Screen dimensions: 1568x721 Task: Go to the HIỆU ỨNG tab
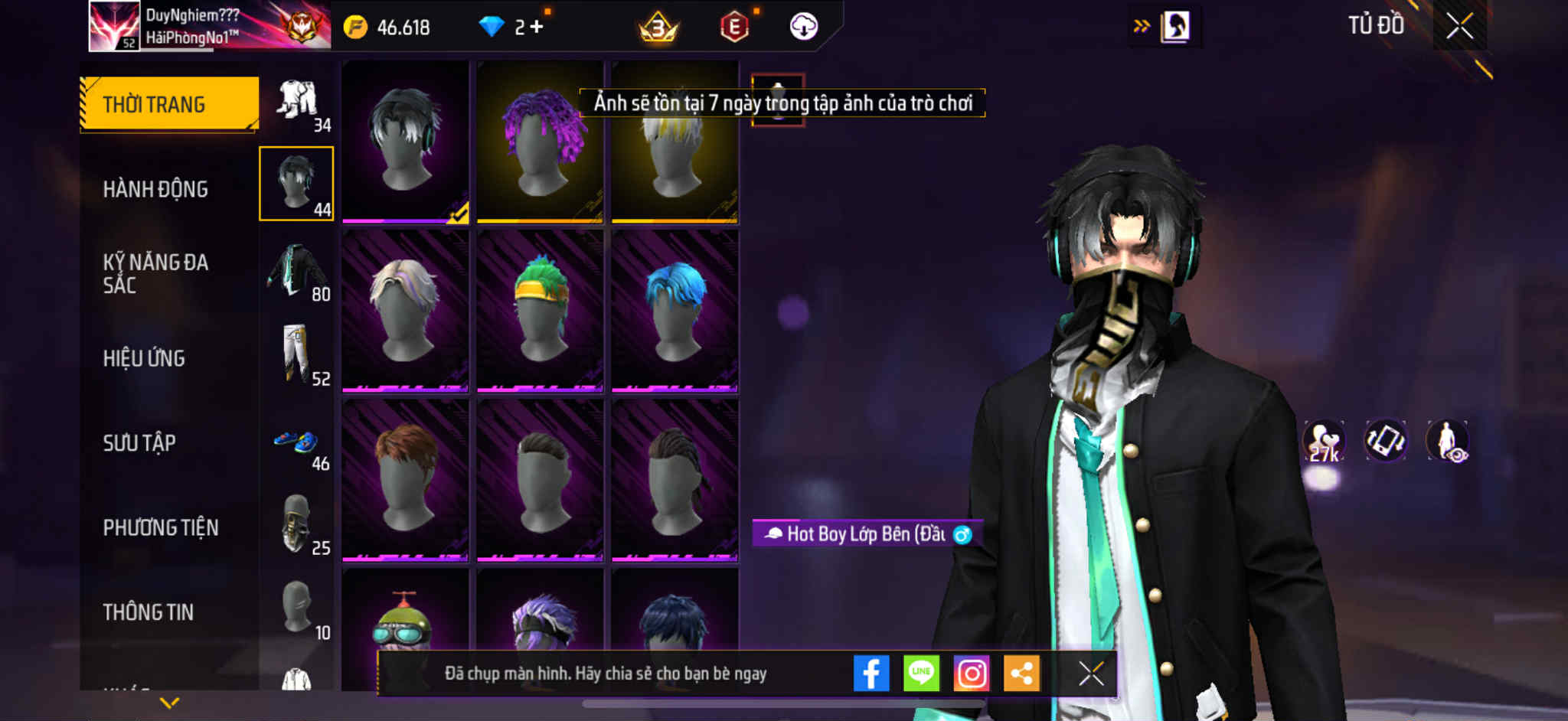click(x=144, y=358)
